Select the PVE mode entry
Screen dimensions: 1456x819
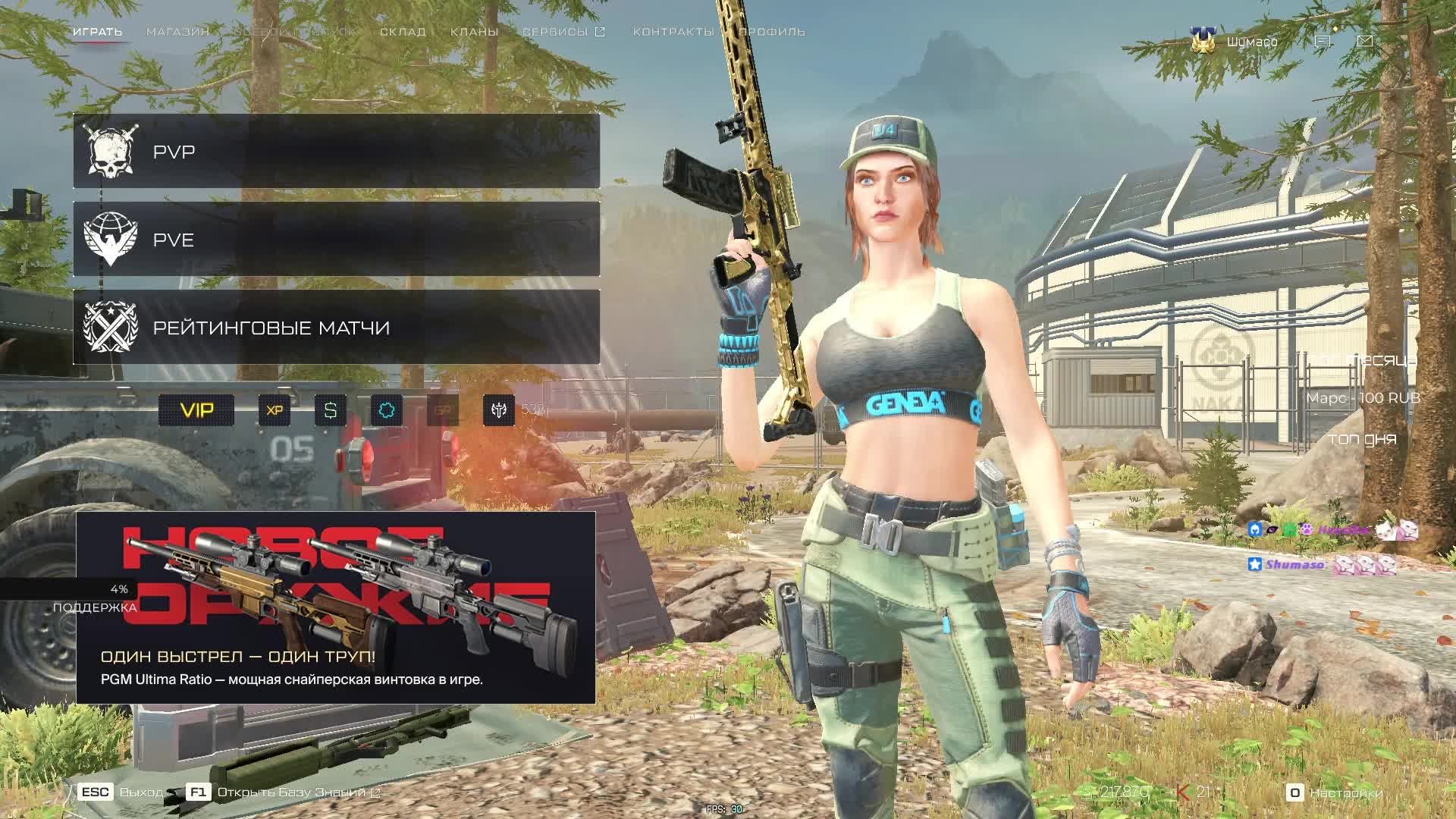336,240
